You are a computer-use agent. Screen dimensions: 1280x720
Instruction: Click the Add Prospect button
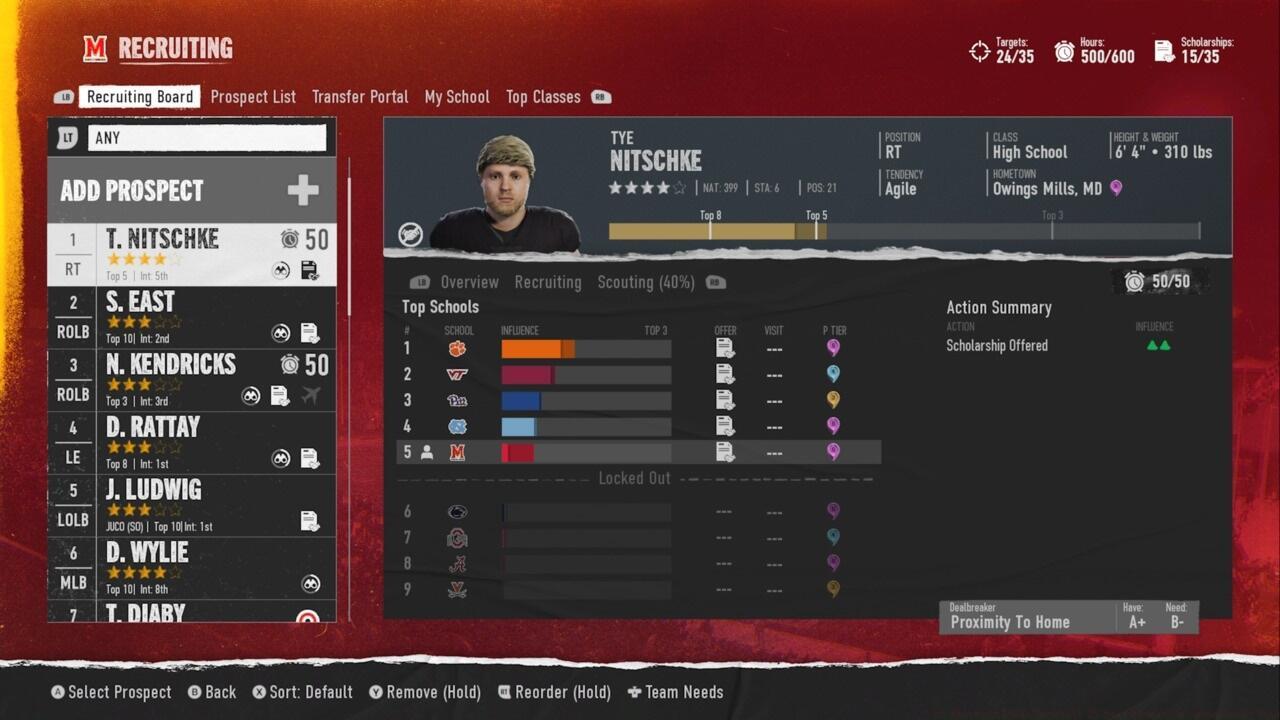pyautogui.click(x=191, y=190)
